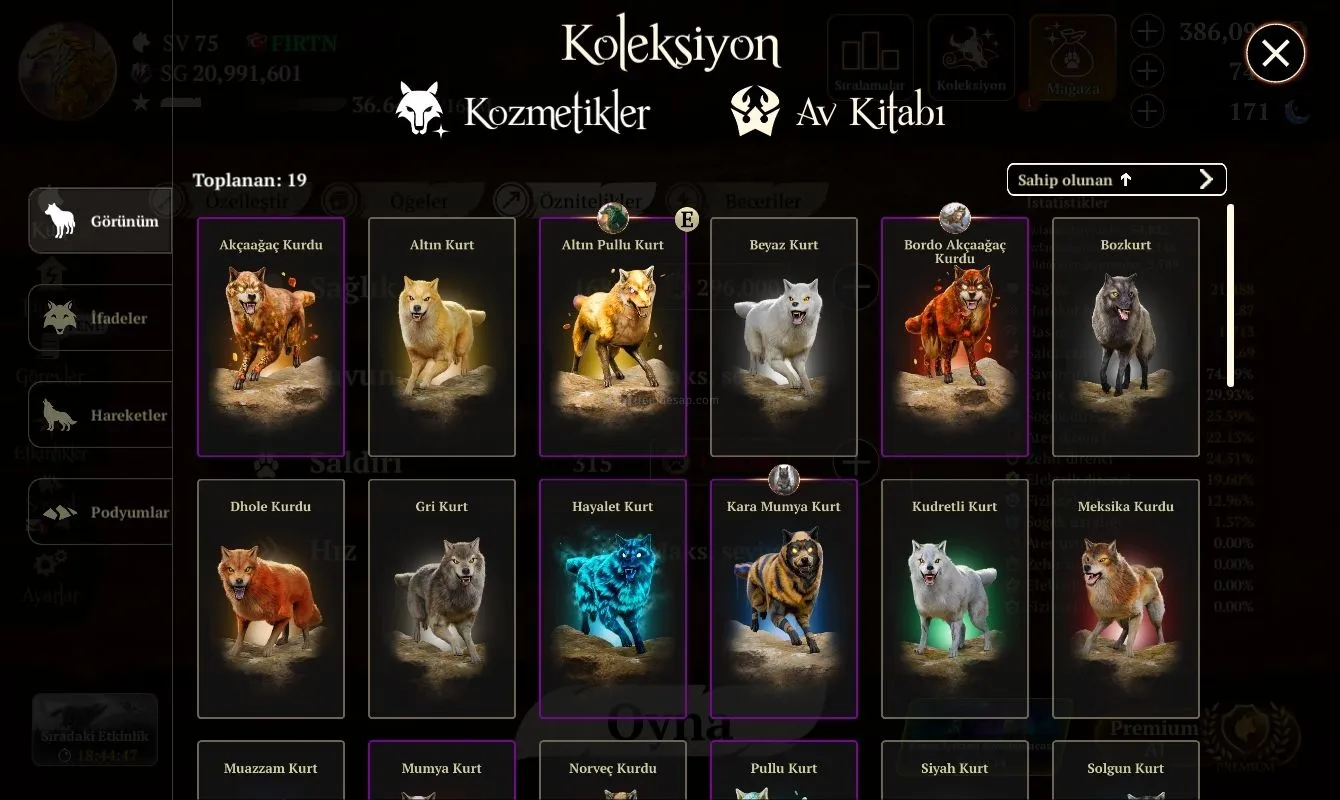Select the Görünüm category

[x=100, y=221]
